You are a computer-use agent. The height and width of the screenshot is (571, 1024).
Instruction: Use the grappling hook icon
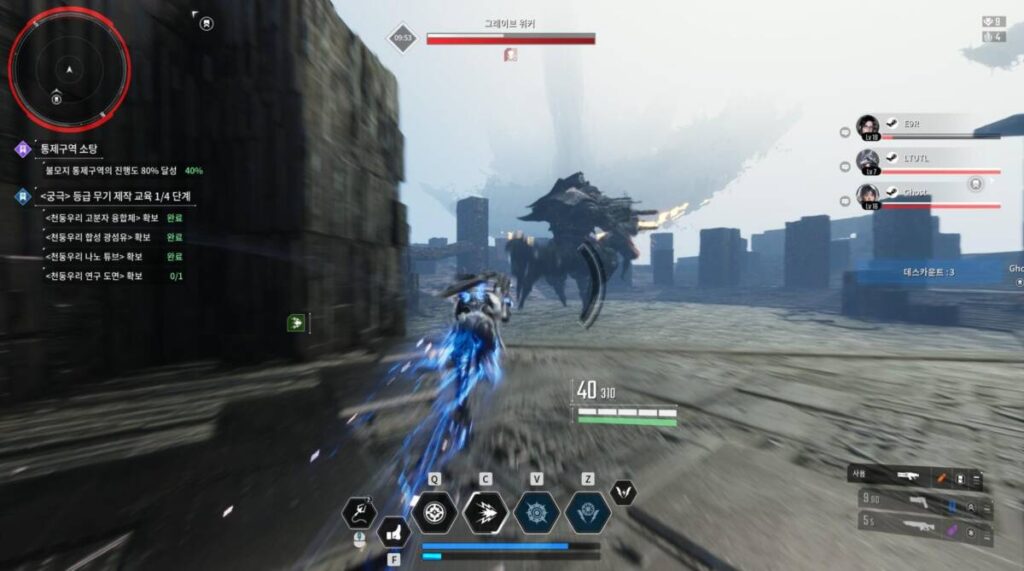[x=359, y=512]
